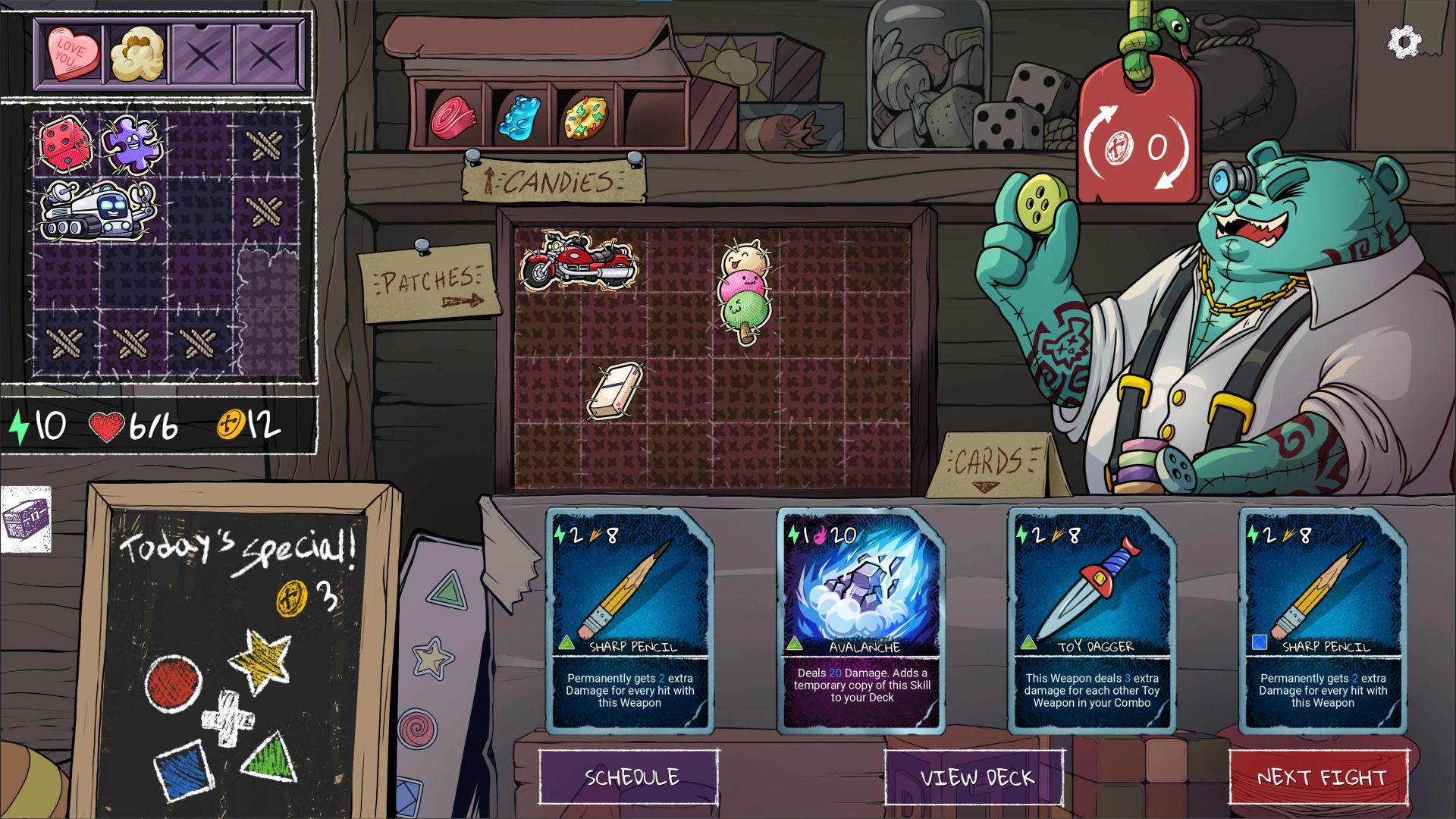Select the red dice patch on your board

65,144
